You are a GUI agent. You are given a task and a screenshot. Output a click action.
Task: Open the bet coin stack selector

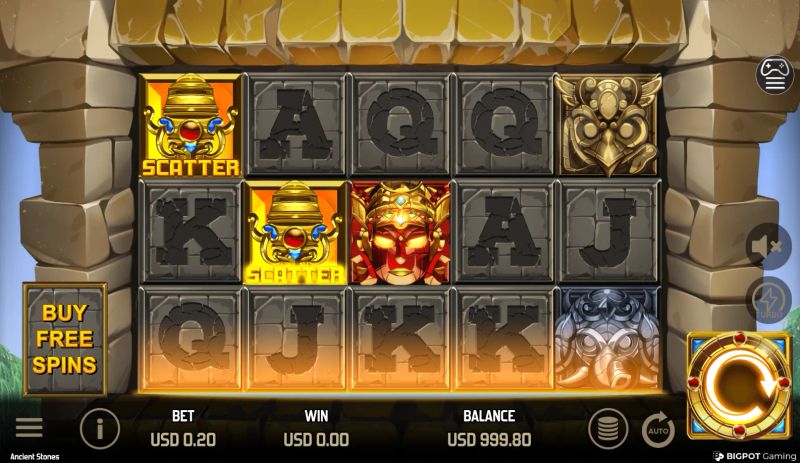pyautogui.click(x=607, y=429)
